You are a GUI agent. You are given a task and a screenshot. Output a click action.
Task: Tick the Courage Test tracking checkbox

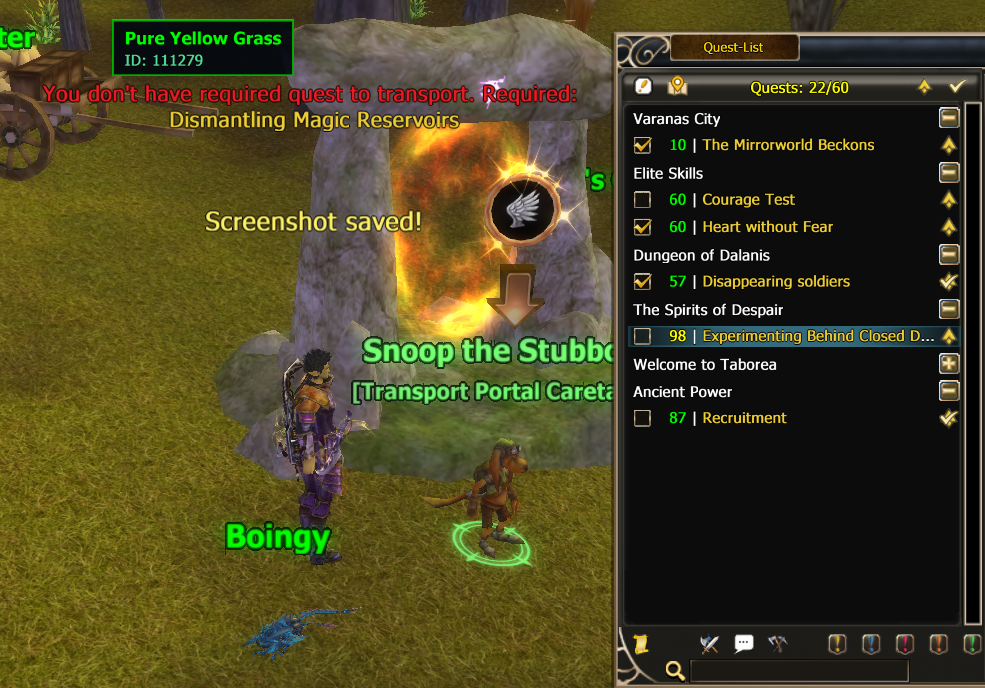coord(643,200)
